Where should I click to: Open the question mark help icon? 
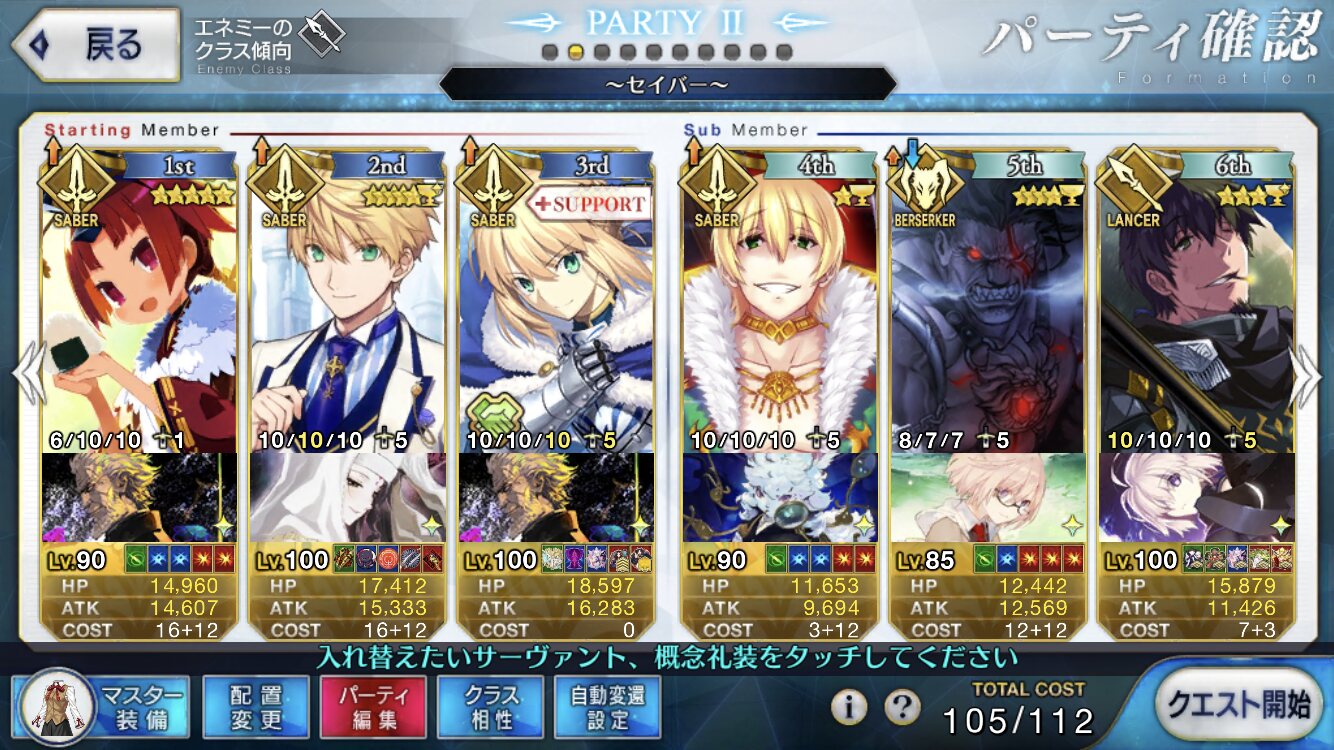[x=902, y=707]
